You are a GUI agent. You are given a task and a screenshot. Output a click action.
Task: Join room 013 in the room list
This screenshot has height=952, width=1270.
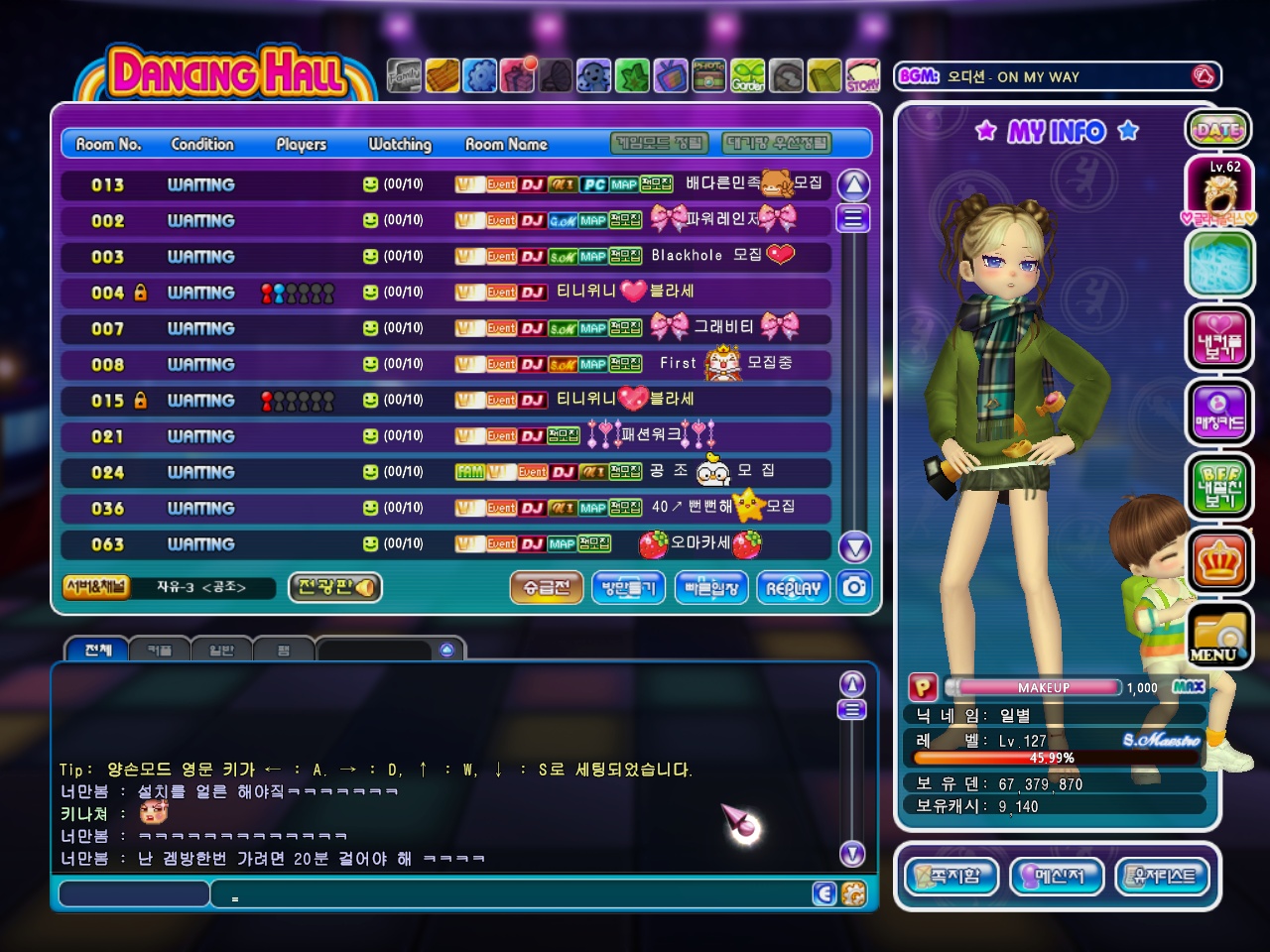click(x=446, y=184)
